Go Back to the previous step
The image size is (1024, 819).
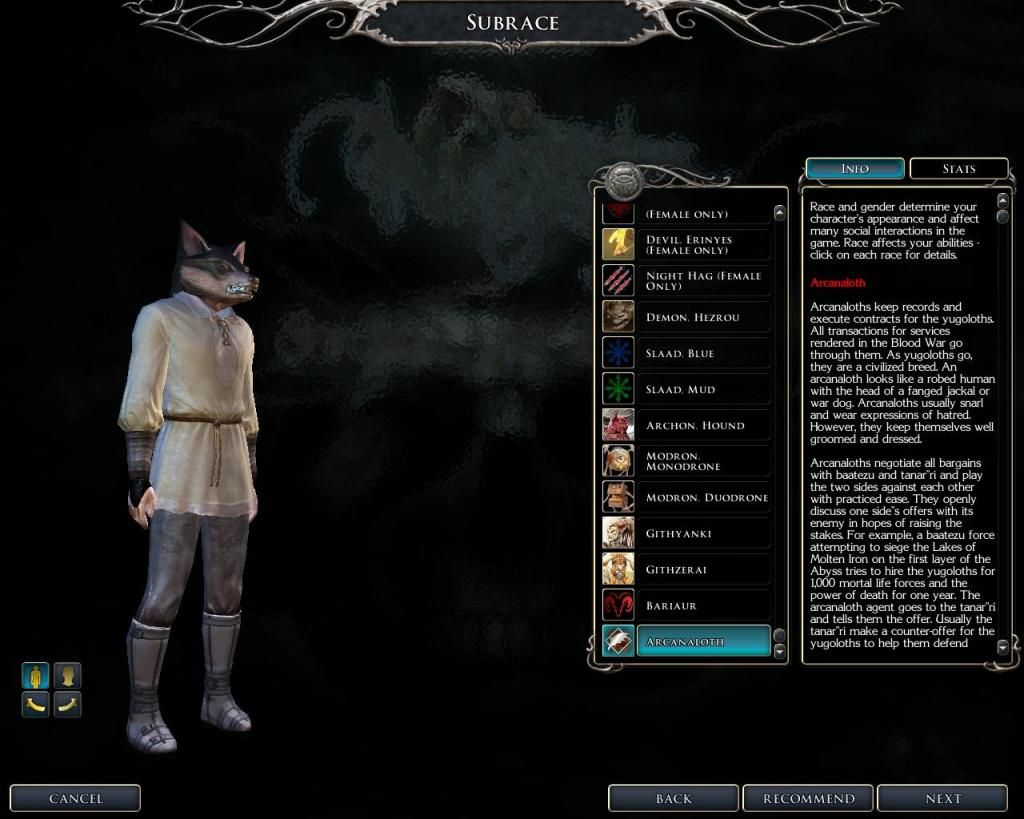pyautogui.click(x=674, y=798)
